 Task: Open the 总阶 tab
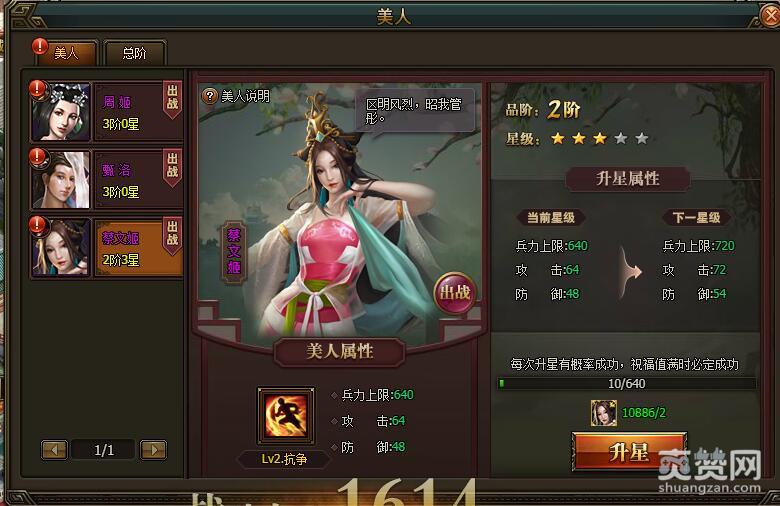click(133, 53)
